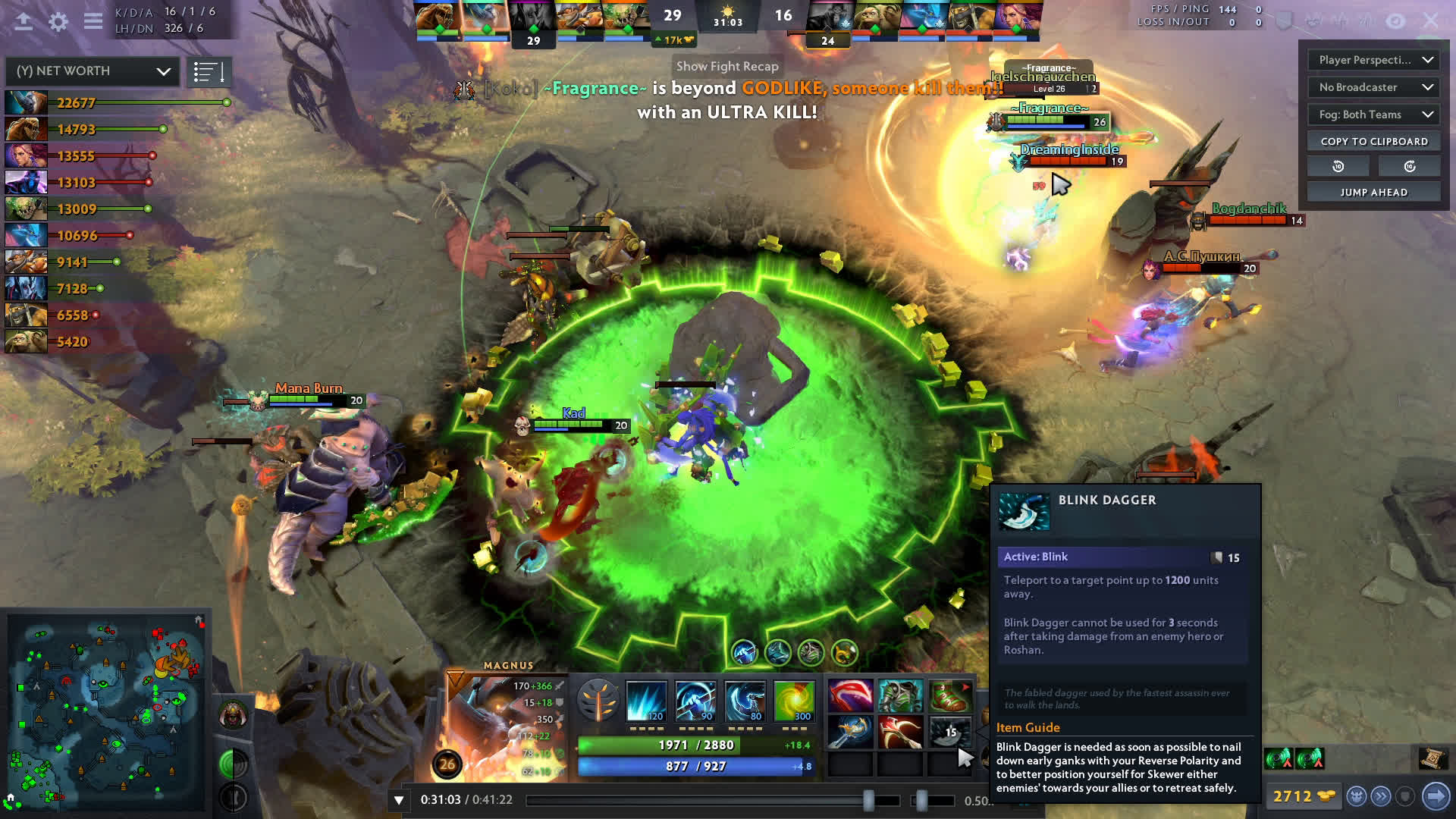Change the No Broadcaster selection
The height and width of the screenshot is (819, 1456).
[1374, 87]
